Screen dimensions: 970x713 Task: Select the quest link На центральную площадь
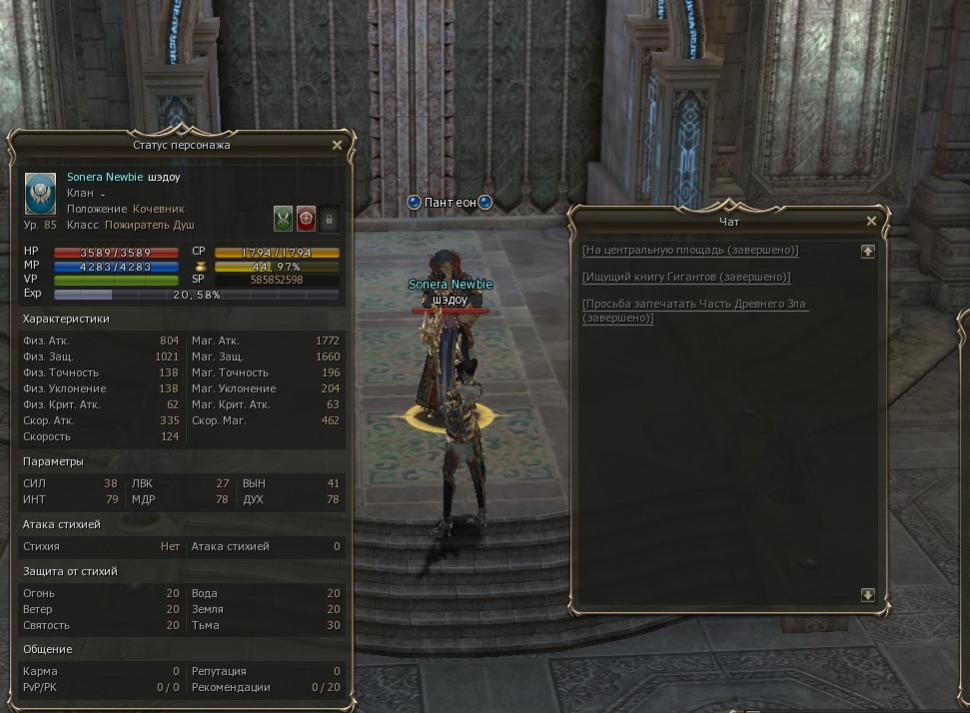tap(690, 250)
